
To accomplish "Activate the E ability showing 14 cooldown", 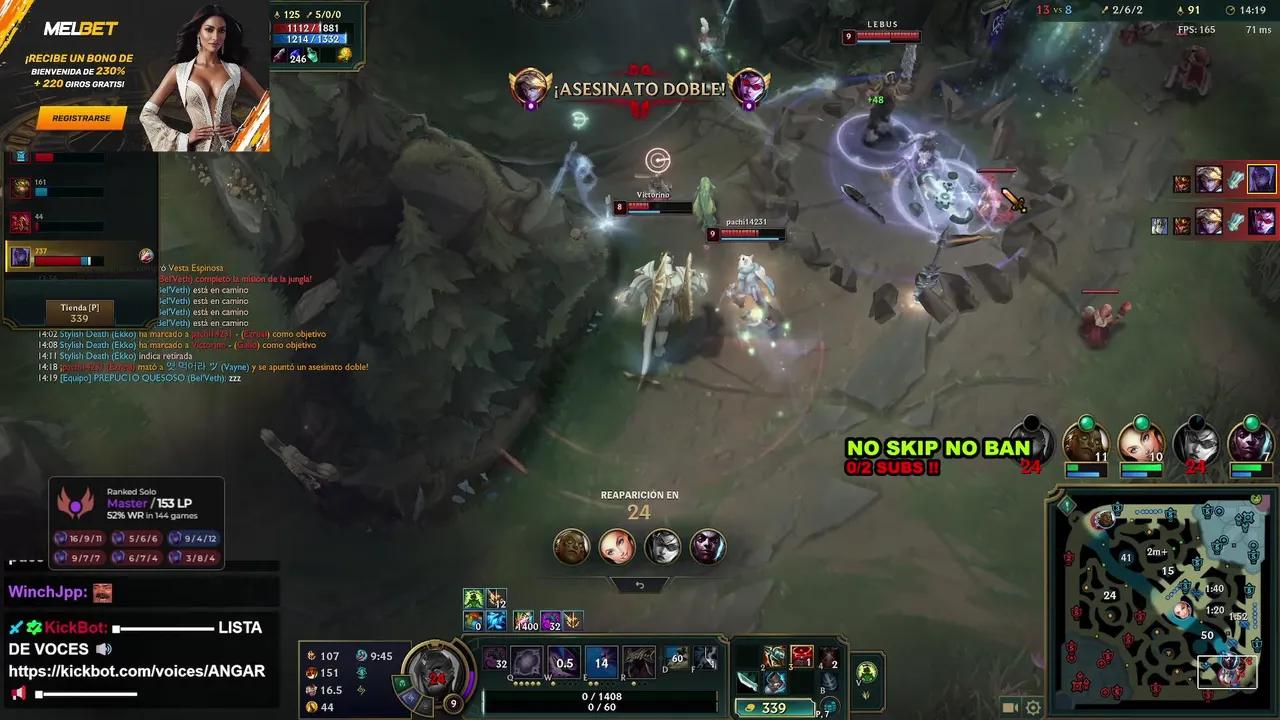I will (601, 662).
